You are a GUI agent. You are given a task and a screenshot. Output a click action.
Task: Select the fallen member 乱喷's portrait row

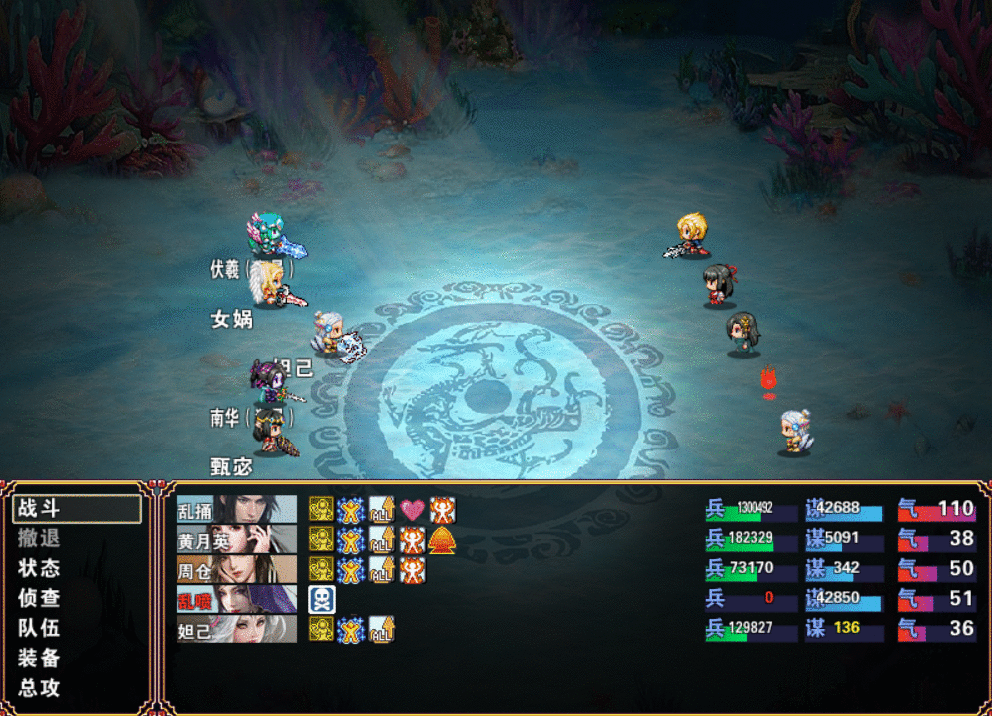pyautogui.click(x=237, y=599)
